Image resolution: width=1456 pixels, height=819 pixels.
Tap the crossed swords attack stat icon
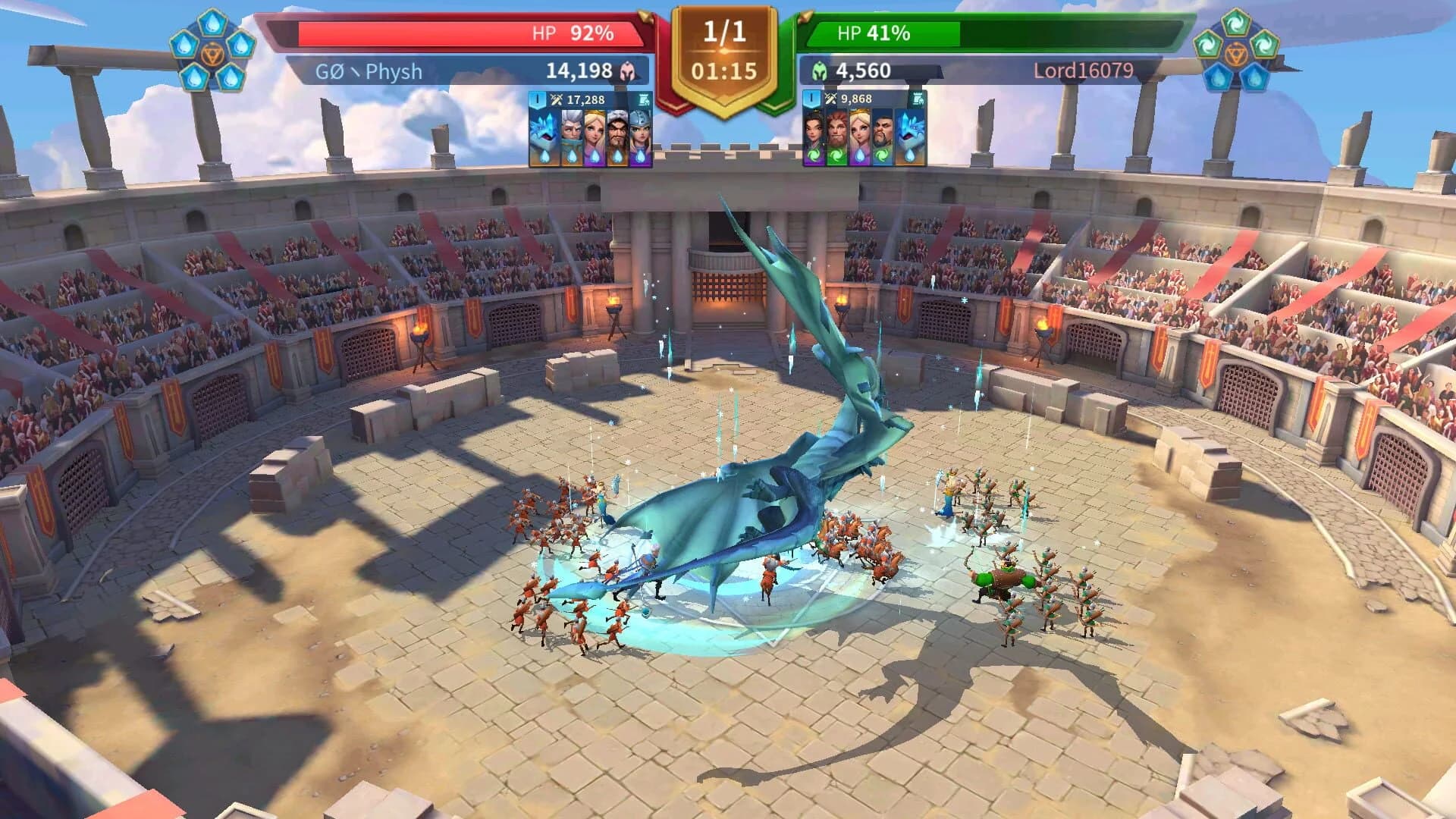click(557, 99)
